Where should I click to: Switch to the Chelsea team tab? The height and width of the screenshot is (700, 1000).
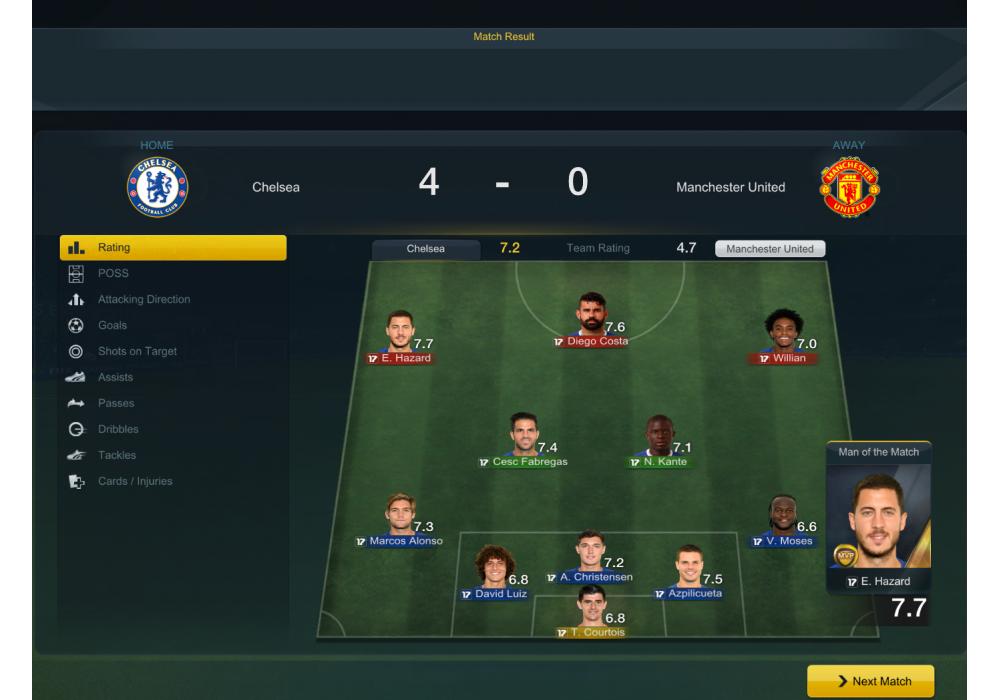click(426, 249)
